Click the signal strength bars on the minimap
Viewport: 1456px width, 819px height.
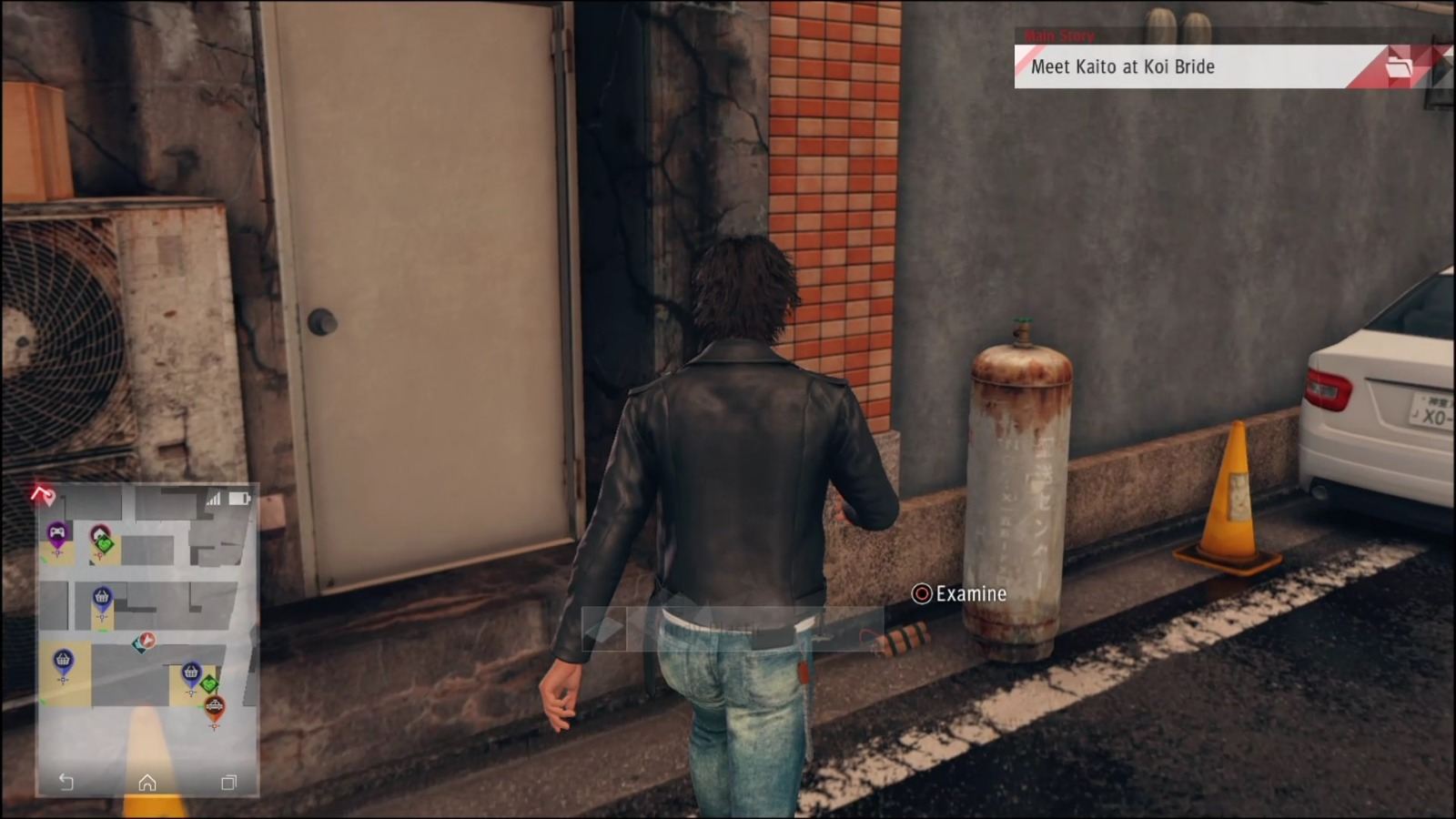pos(214,500)
